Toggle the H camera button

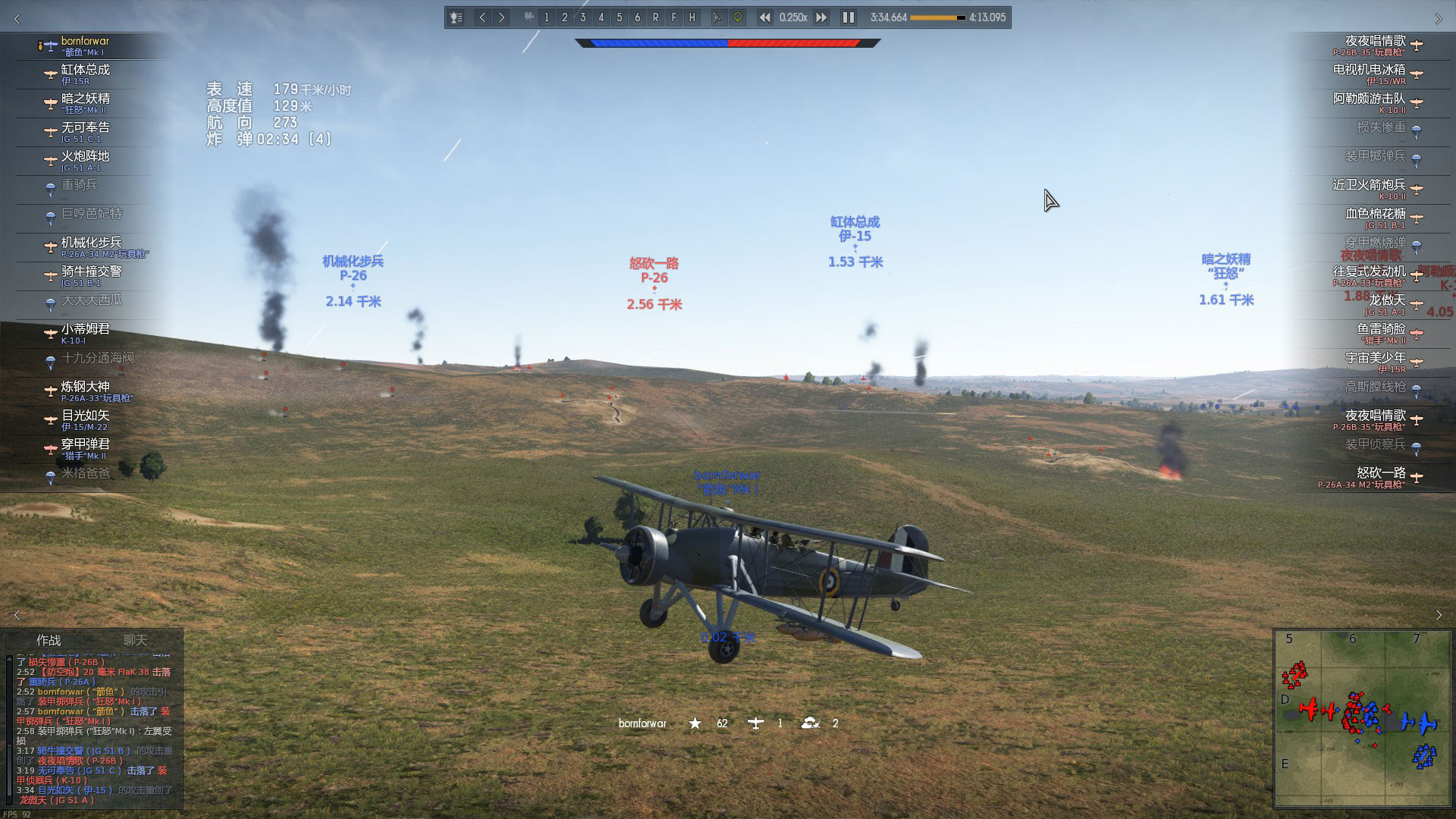(692, 17)
